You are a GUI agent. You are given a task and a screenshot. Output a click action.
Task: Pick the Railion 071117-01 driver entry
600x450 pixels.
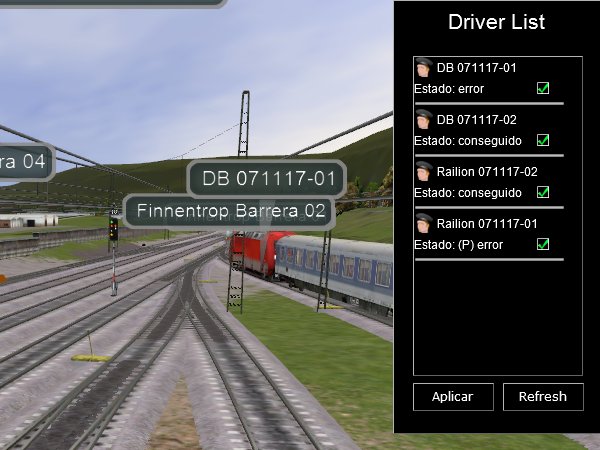[487, 224]
